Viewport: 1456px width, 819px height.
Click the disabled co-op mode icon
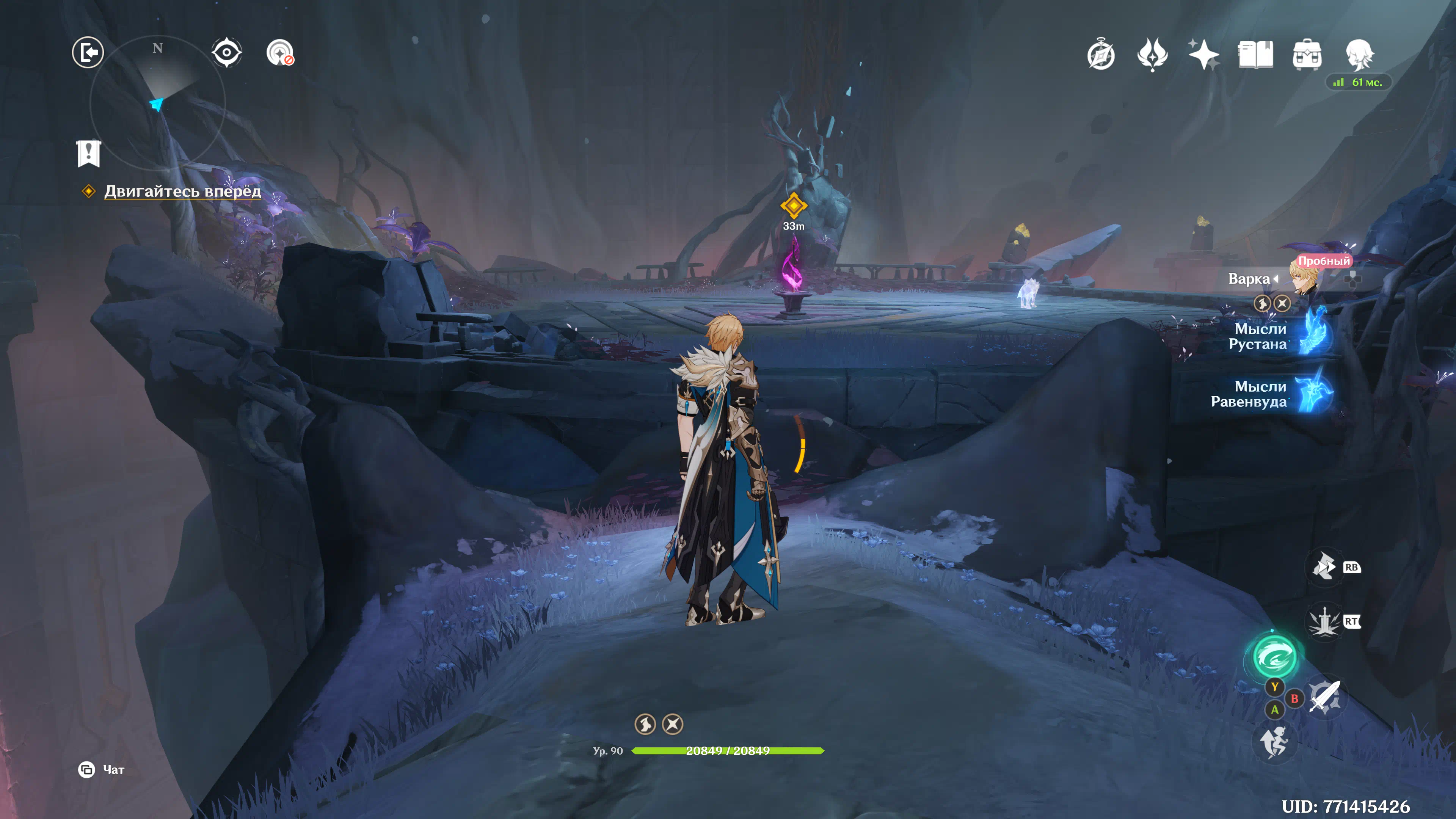(x=280, y=53)
